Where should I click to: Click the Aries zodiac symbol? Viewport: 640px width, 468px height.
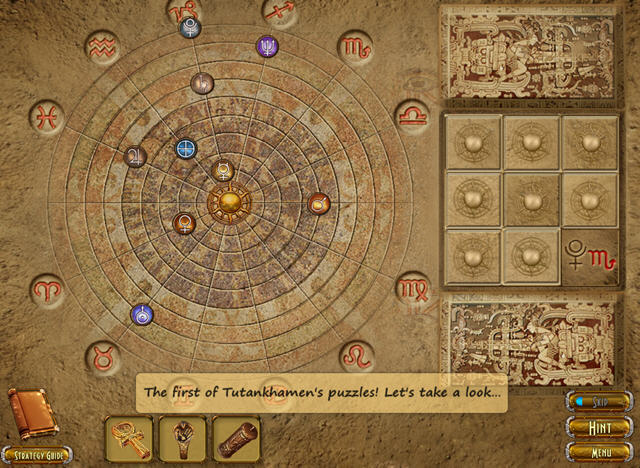click(46, 289)
